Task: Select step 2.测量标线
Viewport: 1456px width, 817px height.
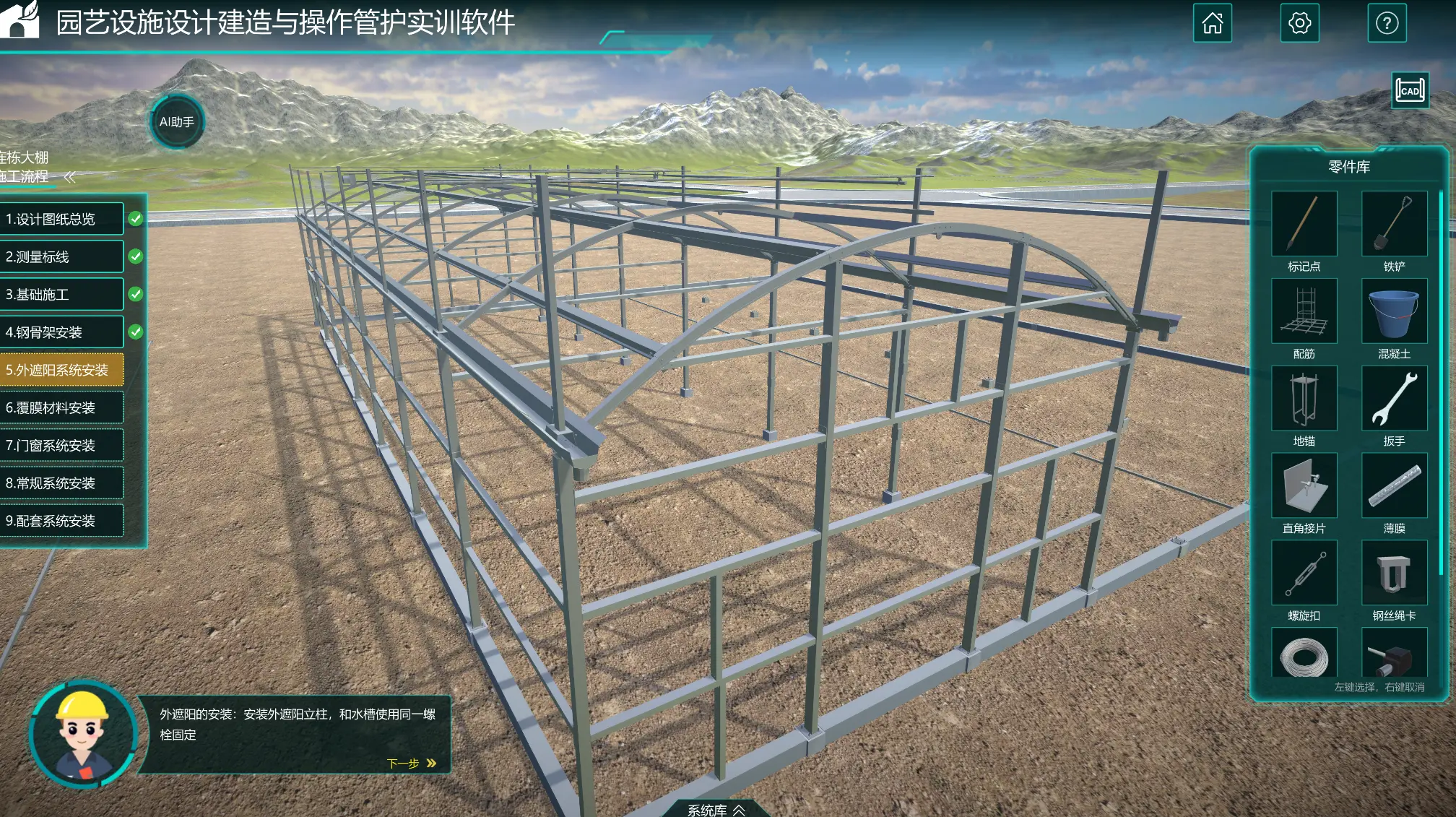Action: pyautogui.click(x=61, y=256)
